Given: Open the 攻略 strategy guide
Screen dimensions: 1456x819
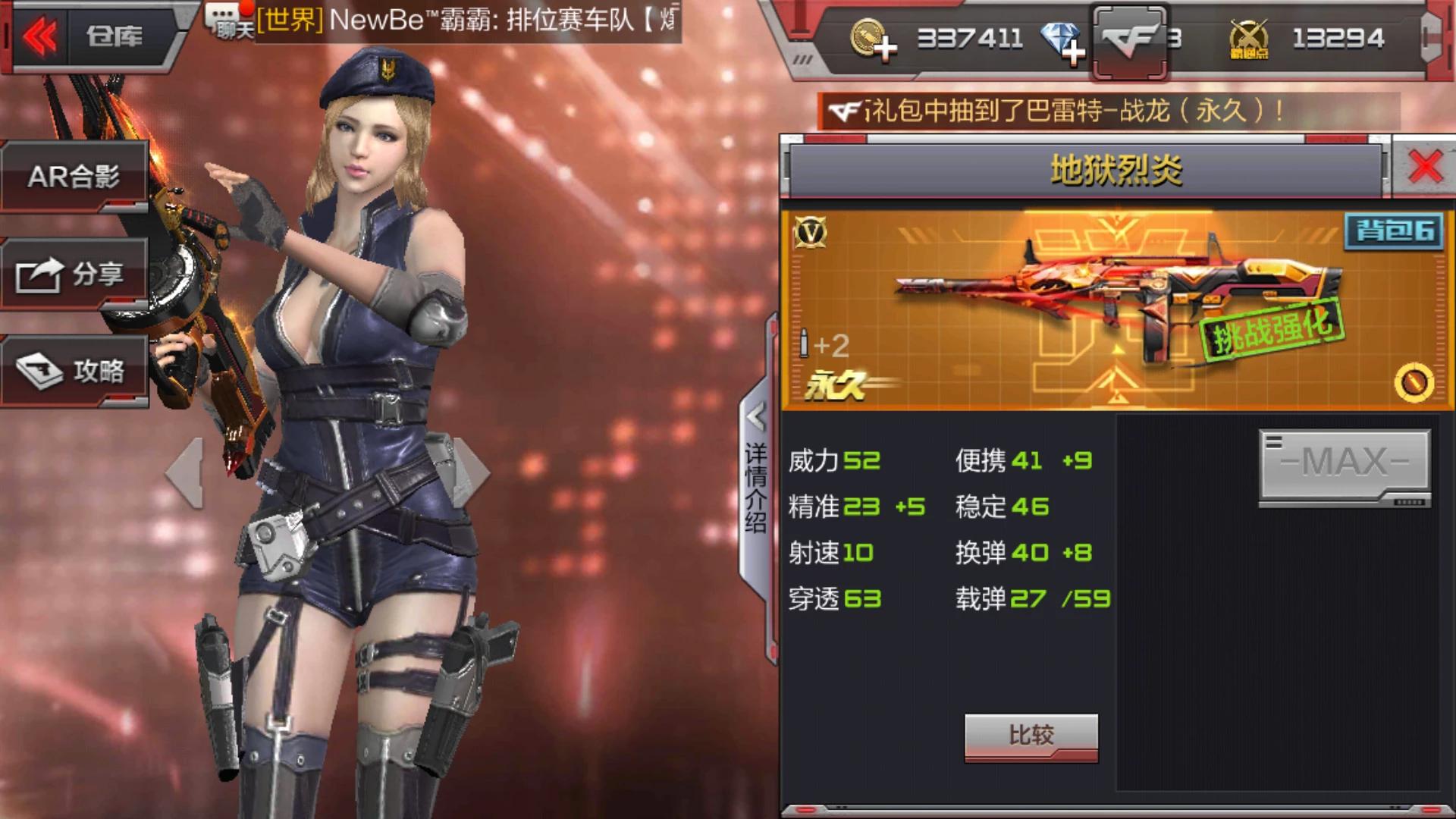Looking at the screenshot, I should pyautogui.click(x=74, y=372).
